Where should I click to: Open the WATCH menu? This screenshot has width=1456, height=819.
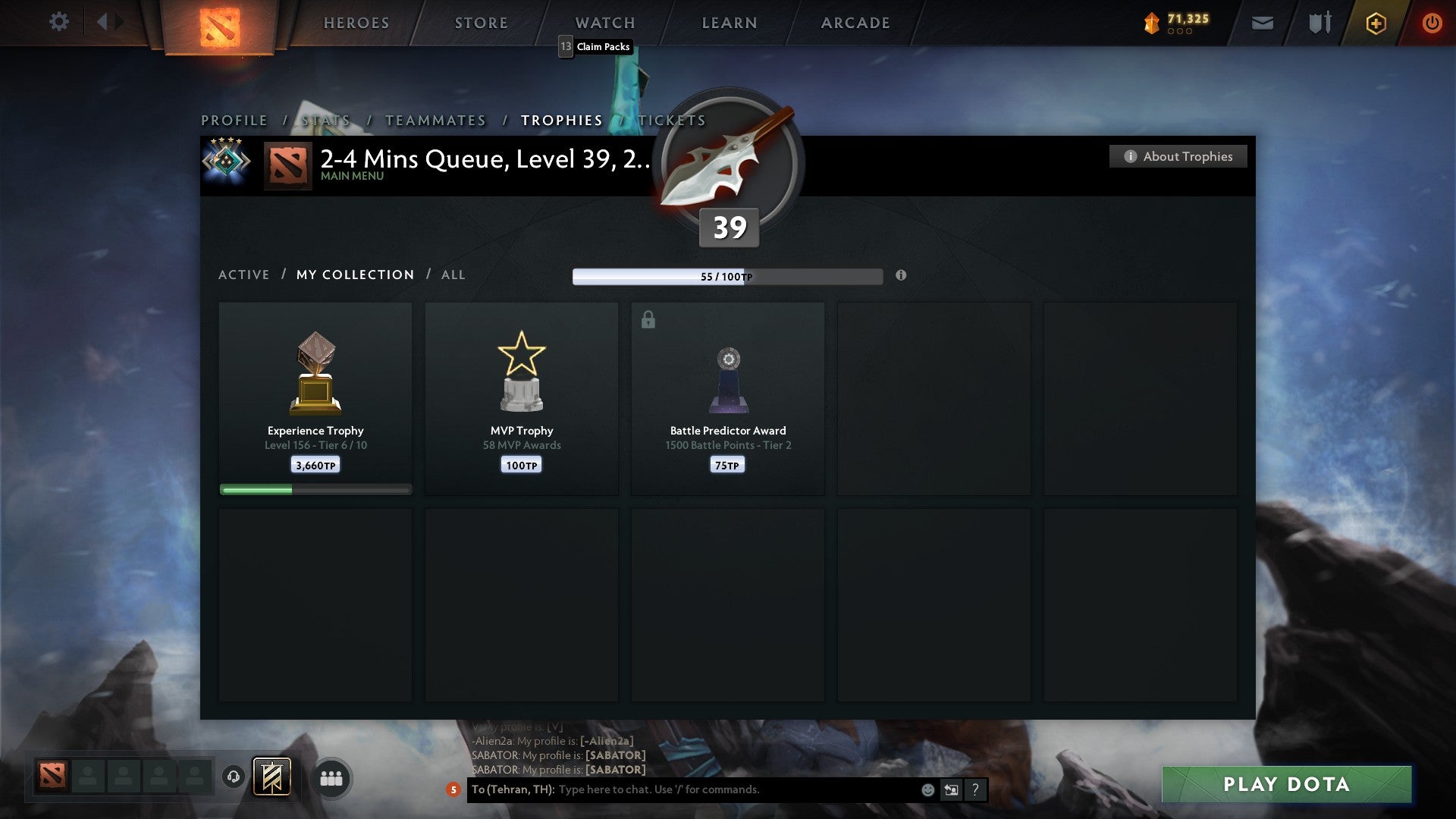(604, 23)
